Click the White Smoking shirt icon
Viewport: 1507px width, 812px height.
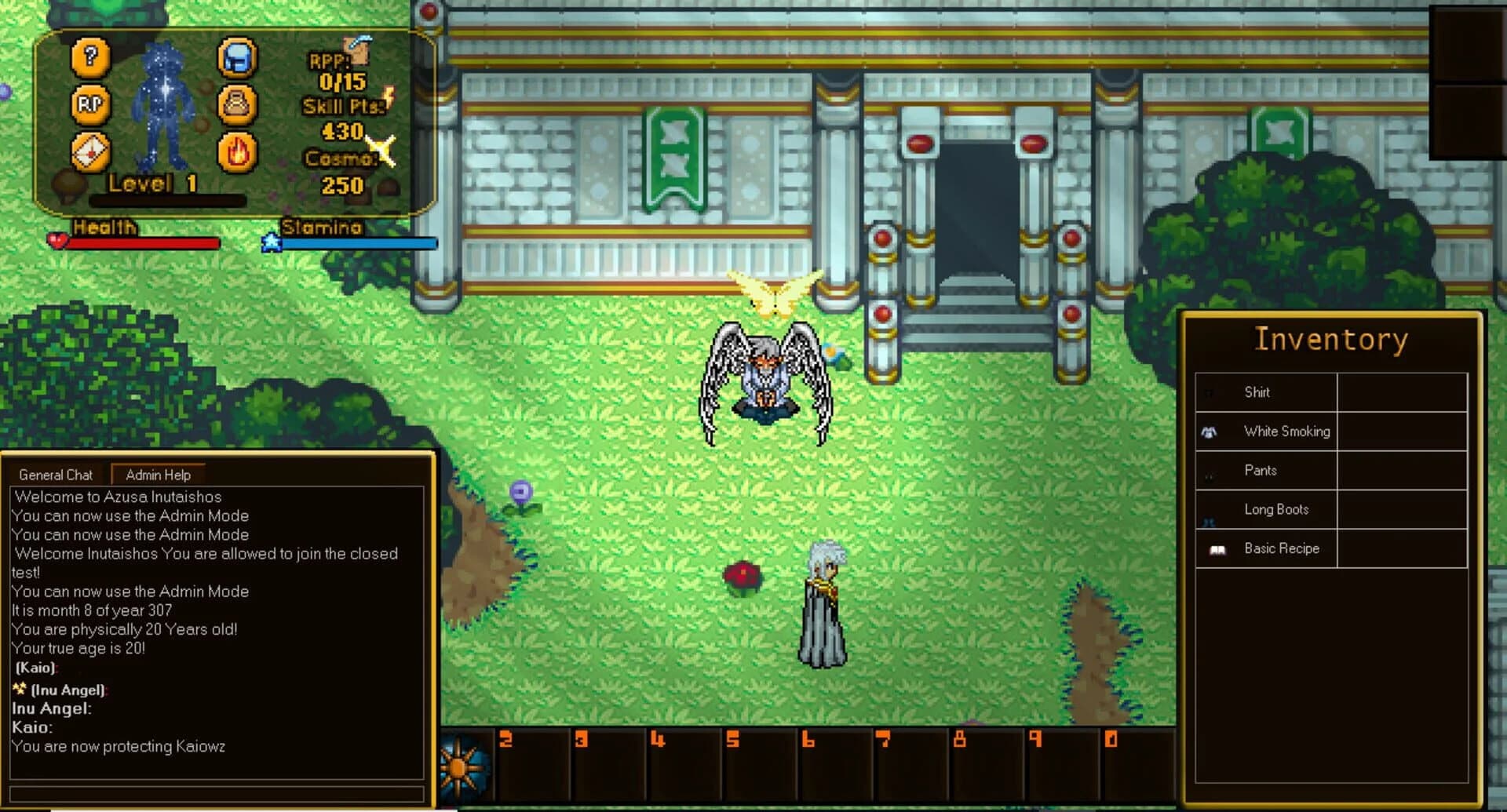[1210, 431]
